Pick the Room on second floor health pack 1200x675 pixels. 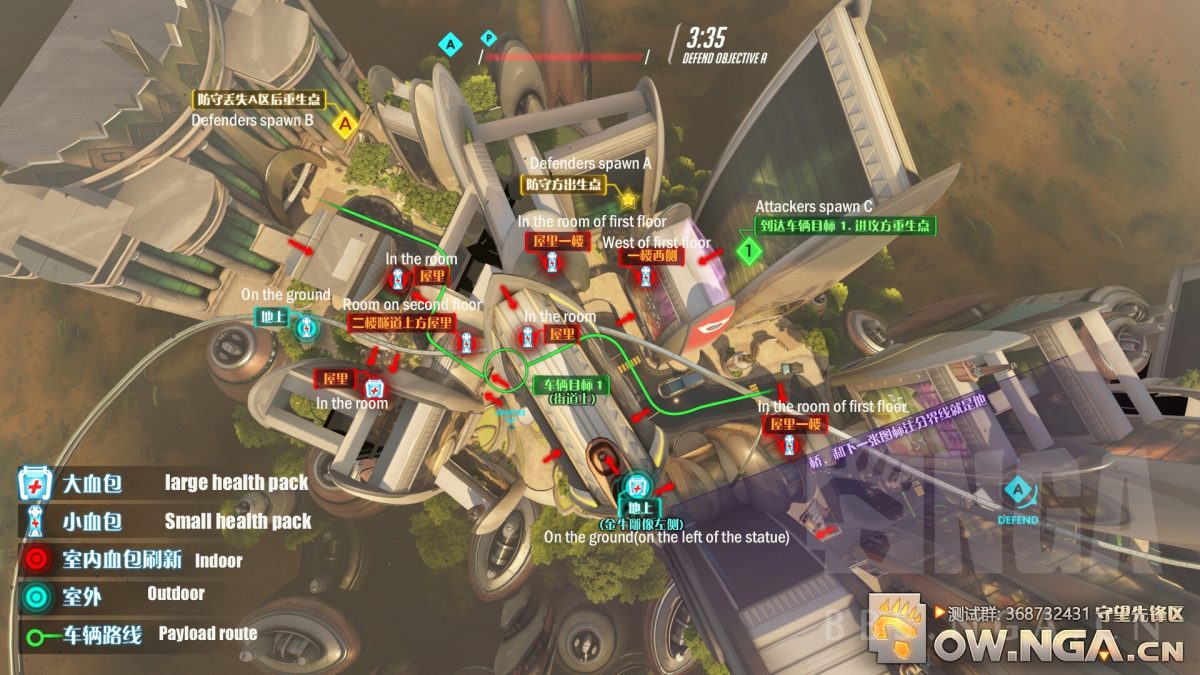coord(467,343)
